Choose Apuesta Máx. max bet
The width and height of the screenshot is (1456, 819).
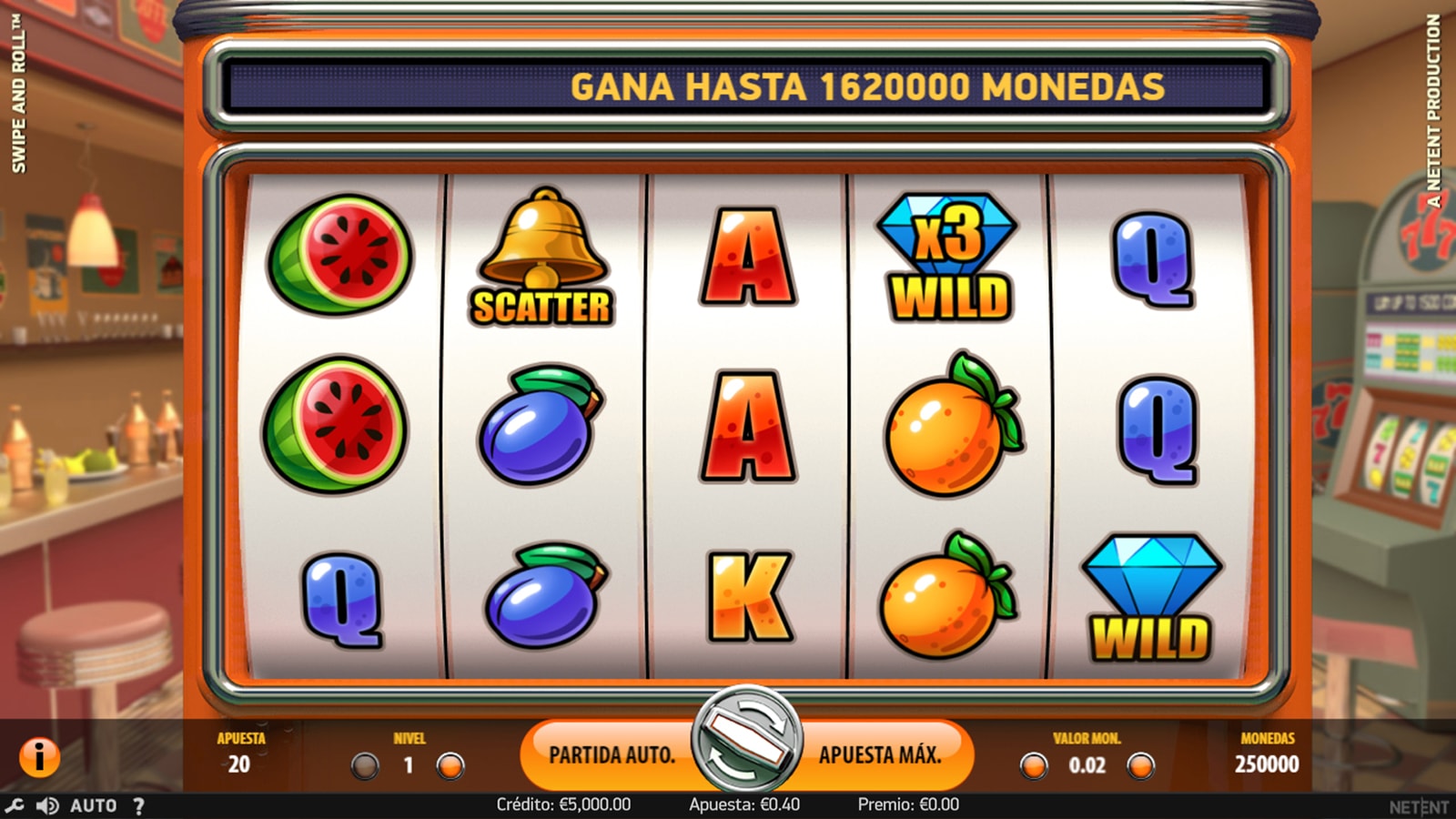pos(879,754)
